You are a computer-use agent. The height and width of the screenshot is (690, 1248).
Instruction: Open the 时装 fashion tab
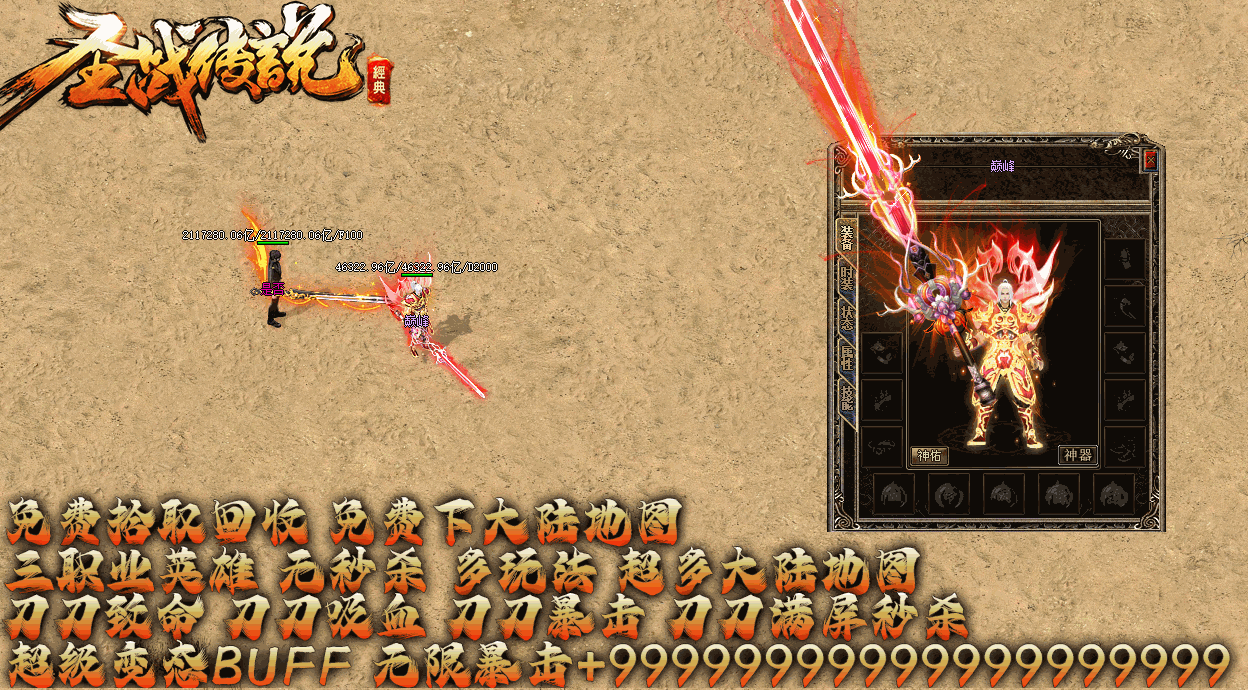(847, 278)
